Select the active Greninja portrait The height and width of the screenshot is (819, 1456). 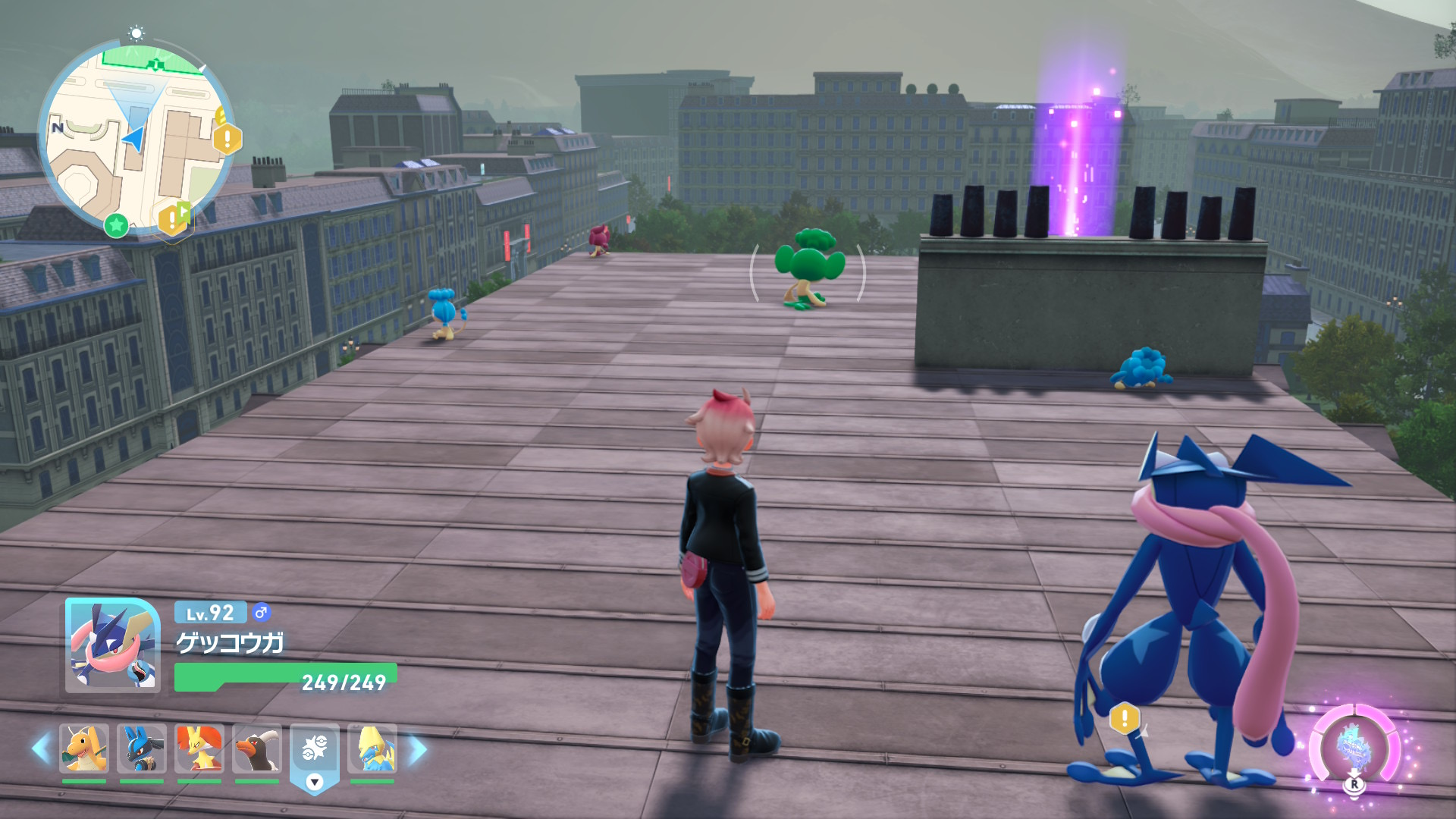(x=112, y=645)
